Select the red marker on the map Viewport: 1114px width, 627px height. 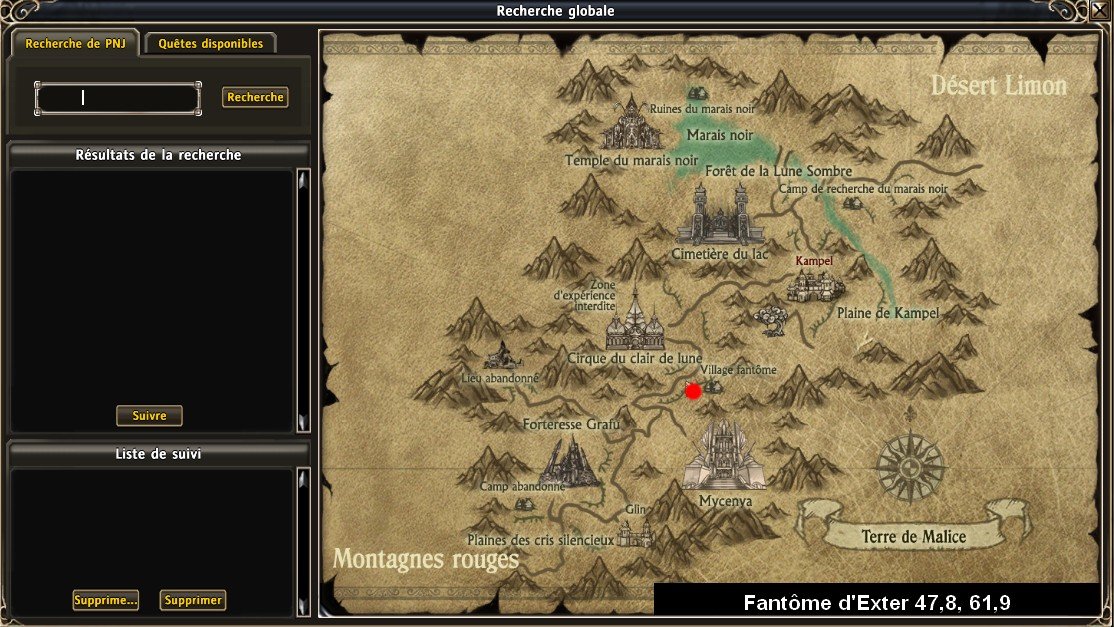coord(693,391)
